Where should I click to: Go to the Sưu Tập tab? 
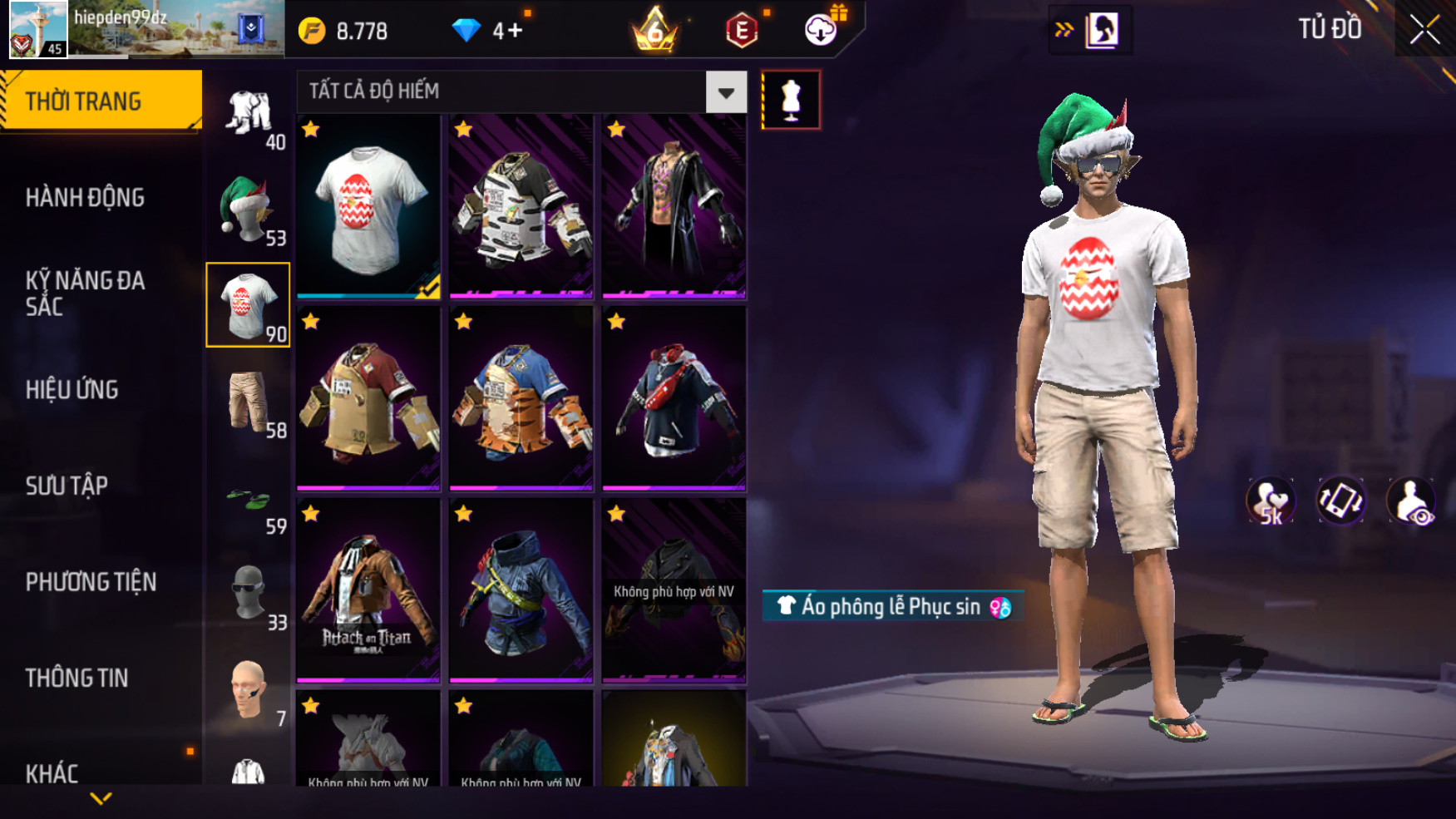tap(67, 486)
